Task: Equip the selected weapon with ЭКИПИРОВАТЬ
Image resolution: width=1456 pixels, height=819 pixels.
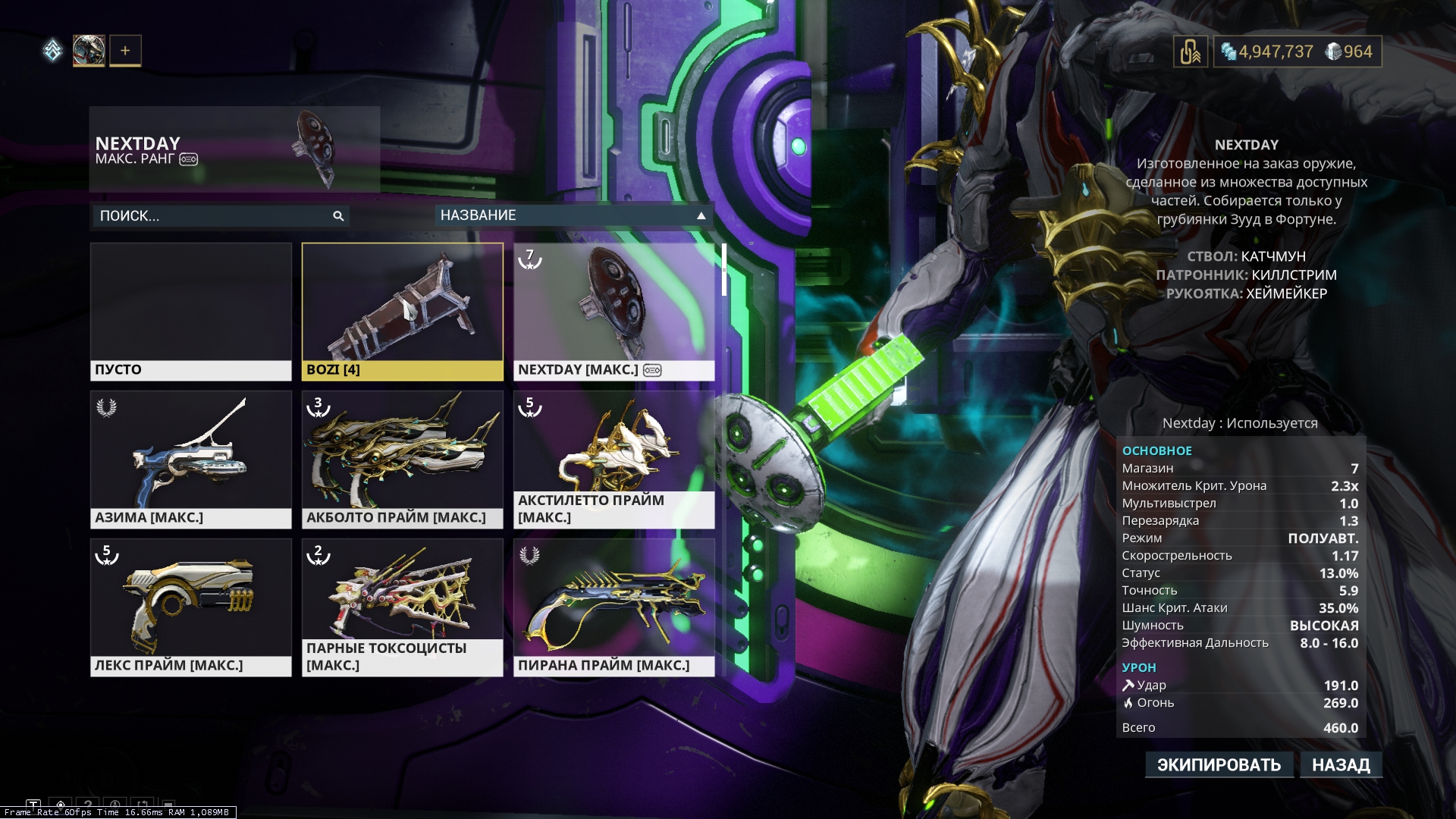Action: (1219, 764)
